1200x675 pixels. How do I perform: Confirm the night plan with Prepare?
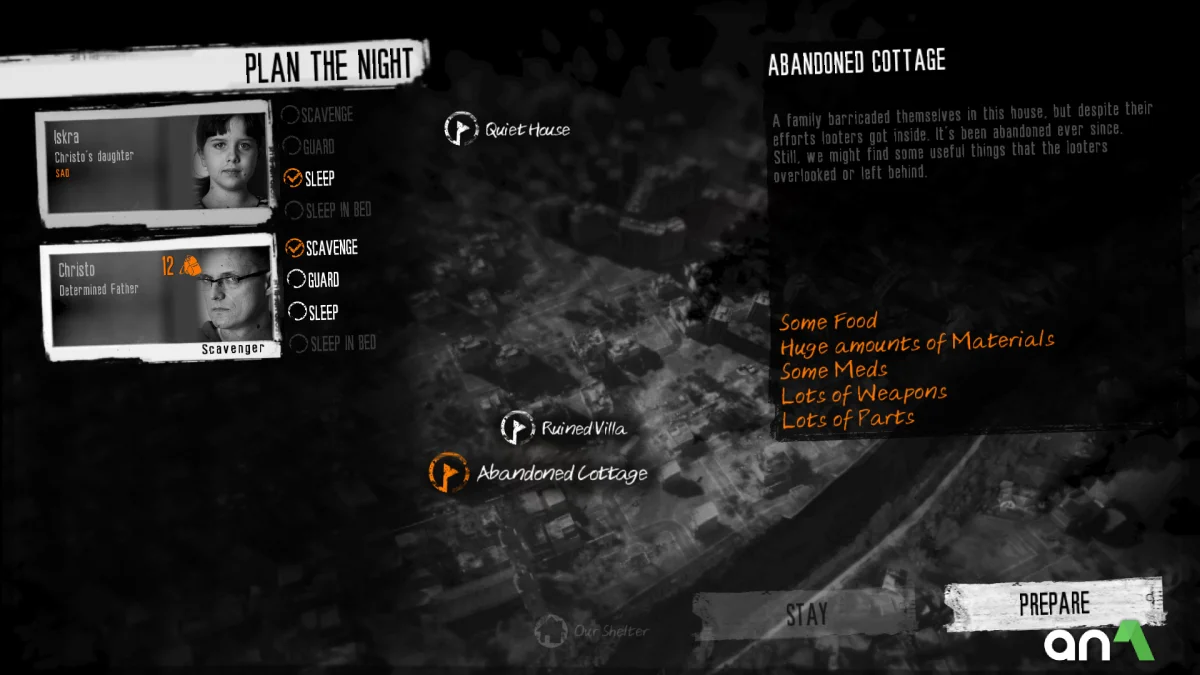click(1053, 604)
